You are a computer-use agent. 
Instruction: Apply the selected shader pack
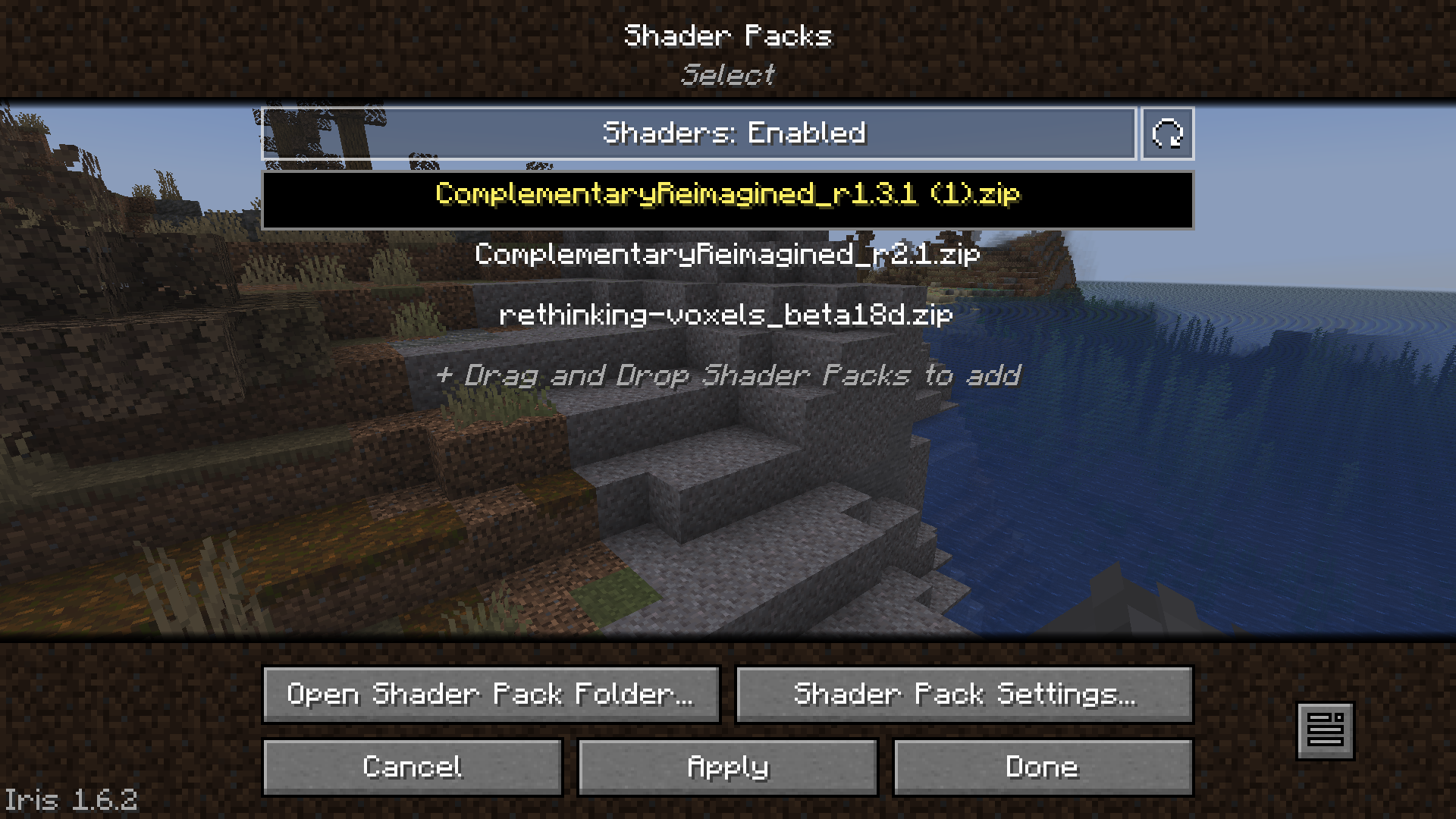[x=726, y=767]
